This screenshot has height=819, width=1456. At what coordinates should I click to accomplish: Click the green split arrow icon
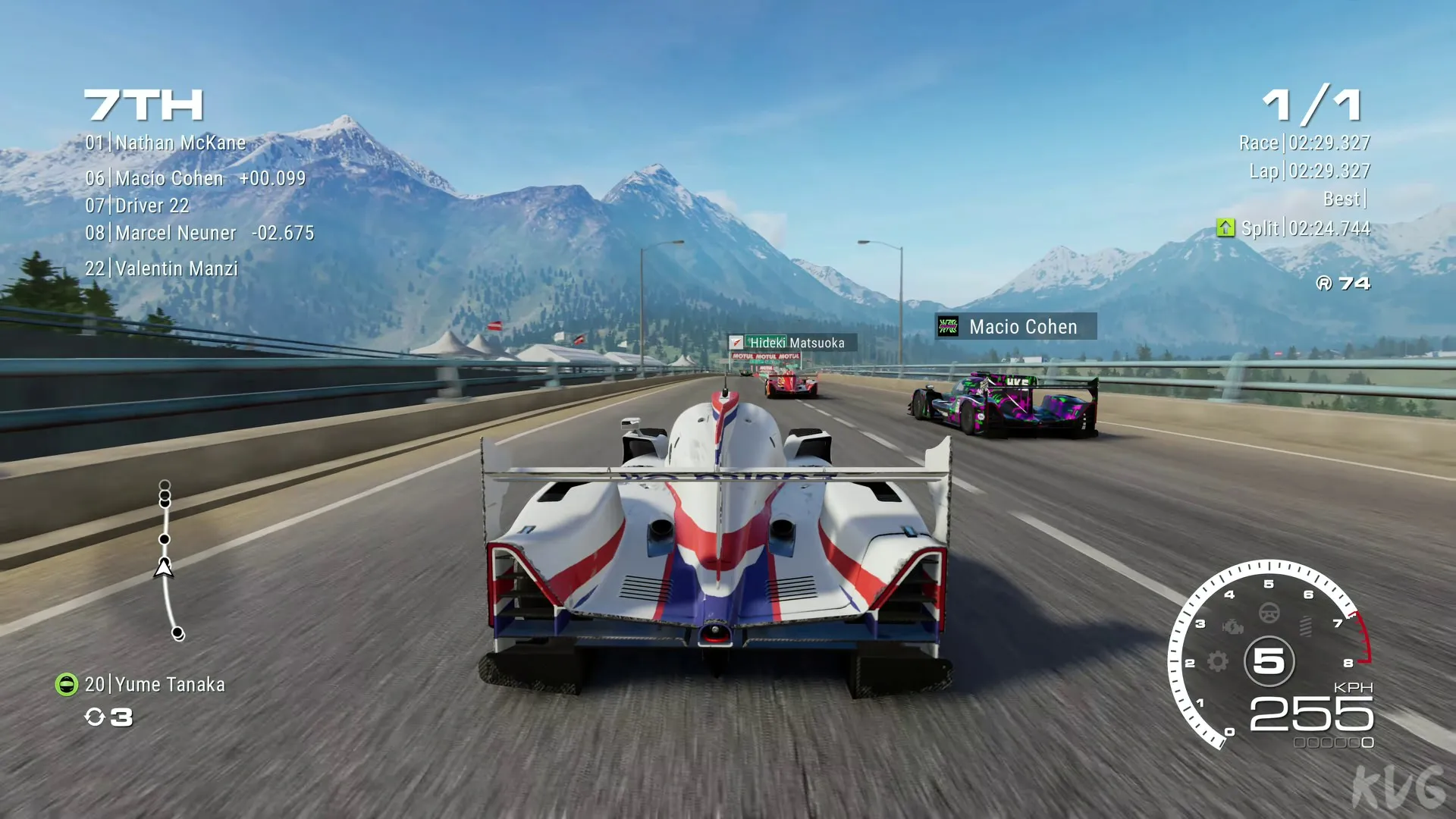point(1225,228)
